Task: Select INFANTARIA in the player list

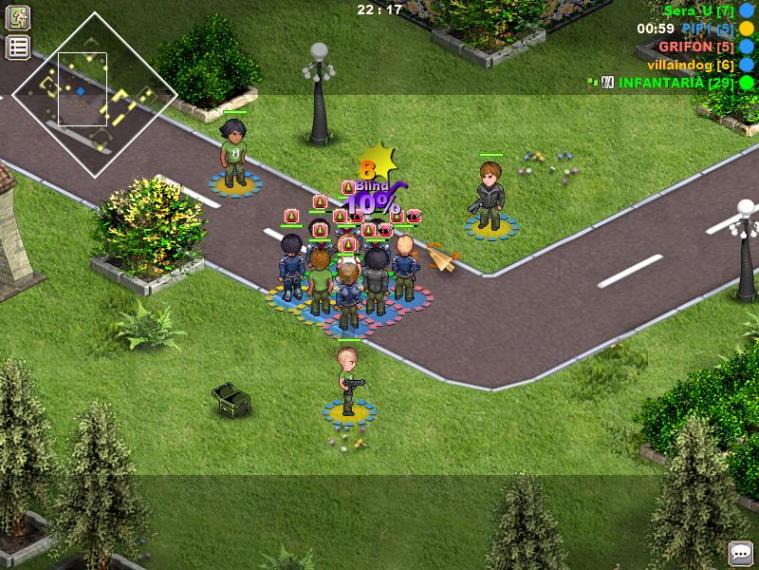Action: pyautogui.click(x=675, y=82)
